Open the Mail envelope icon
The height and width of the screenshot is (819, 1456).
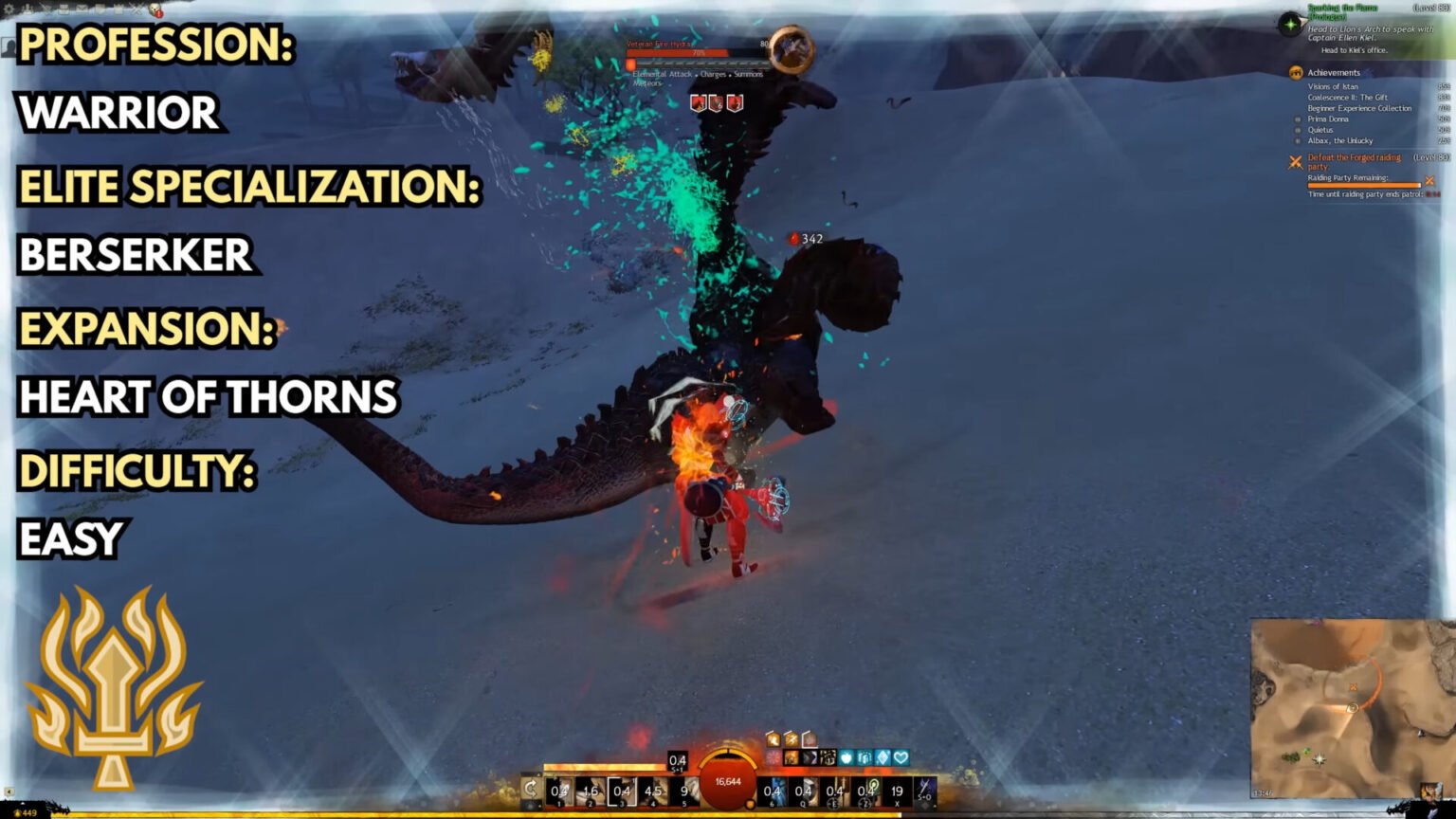click(x=81, y=9)
